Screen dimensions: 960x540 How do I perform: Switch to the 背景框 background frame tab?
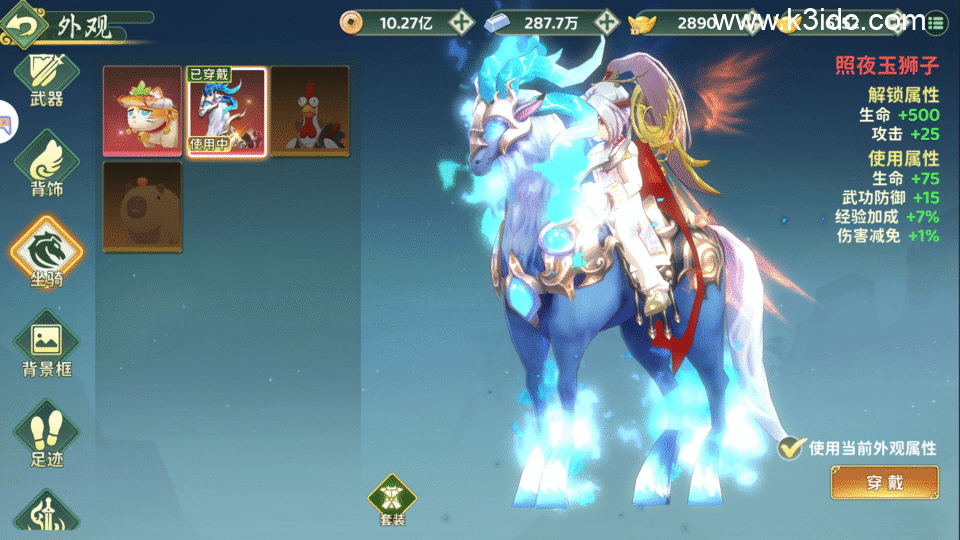click(46, 345)
